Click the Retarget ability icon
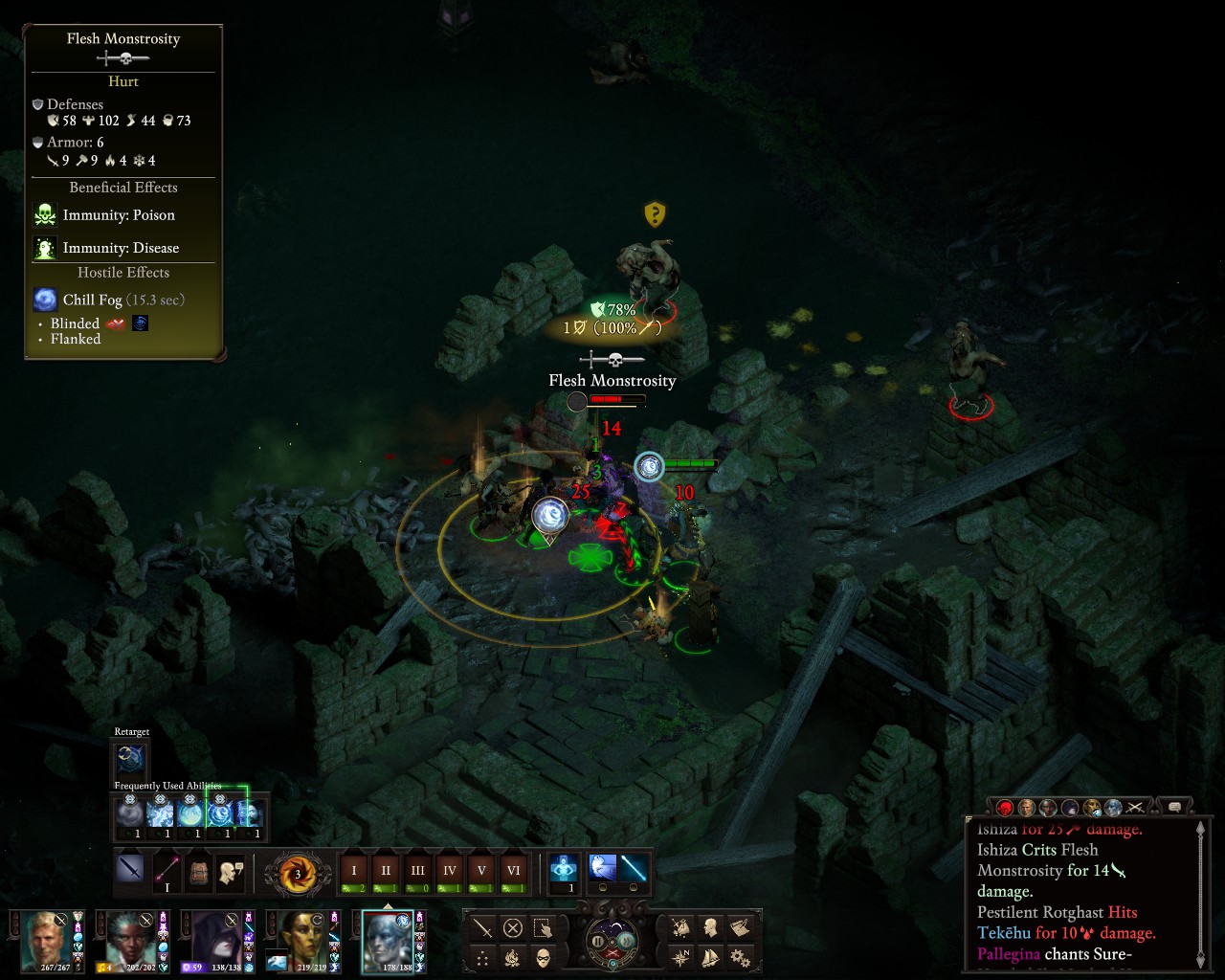 coord(130,759)
